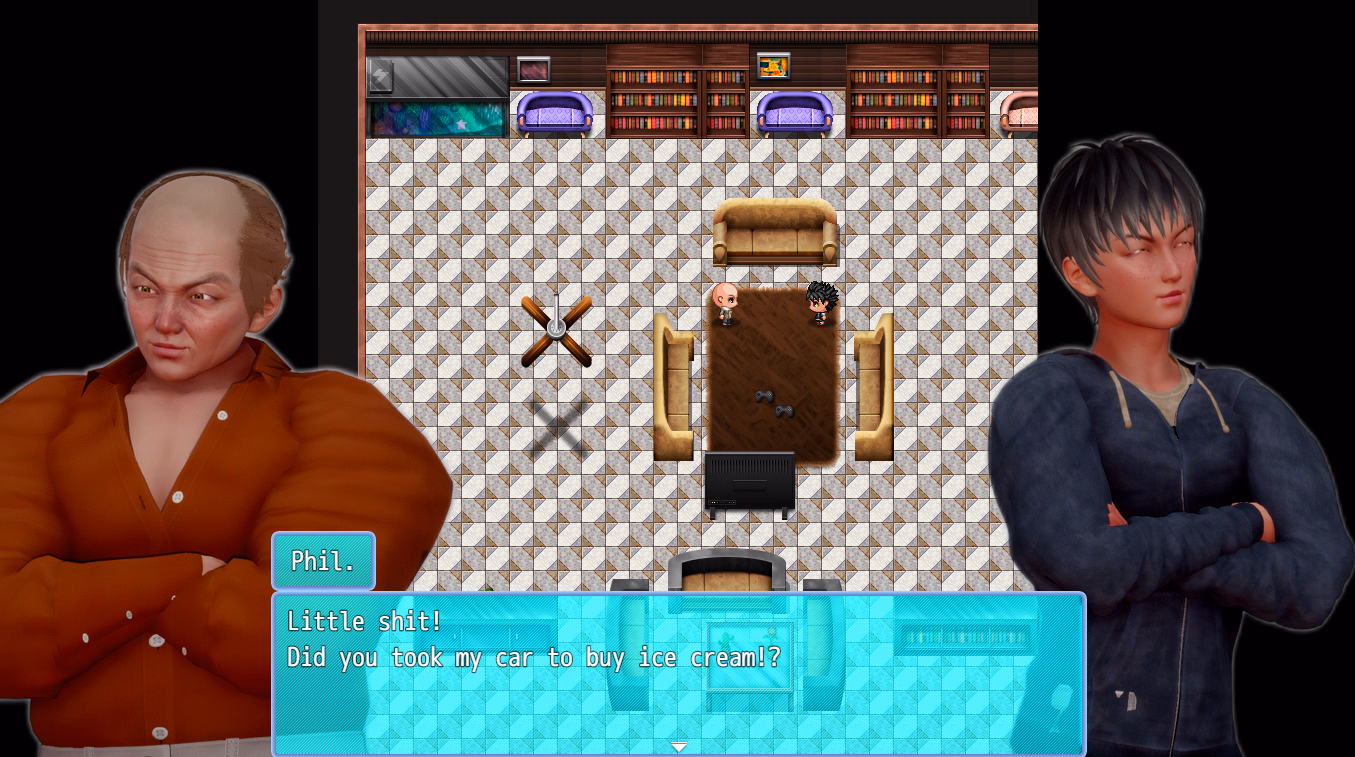Viewport: 1355px width, 757px height.
Task: Click the dialogue continue arrow indicator
Action: 679,746
